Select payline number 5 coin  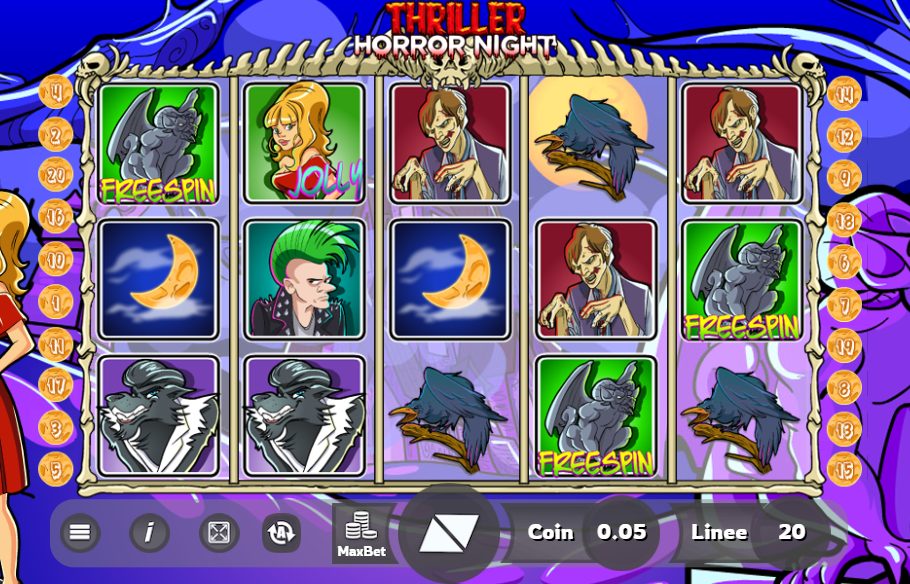56,467
